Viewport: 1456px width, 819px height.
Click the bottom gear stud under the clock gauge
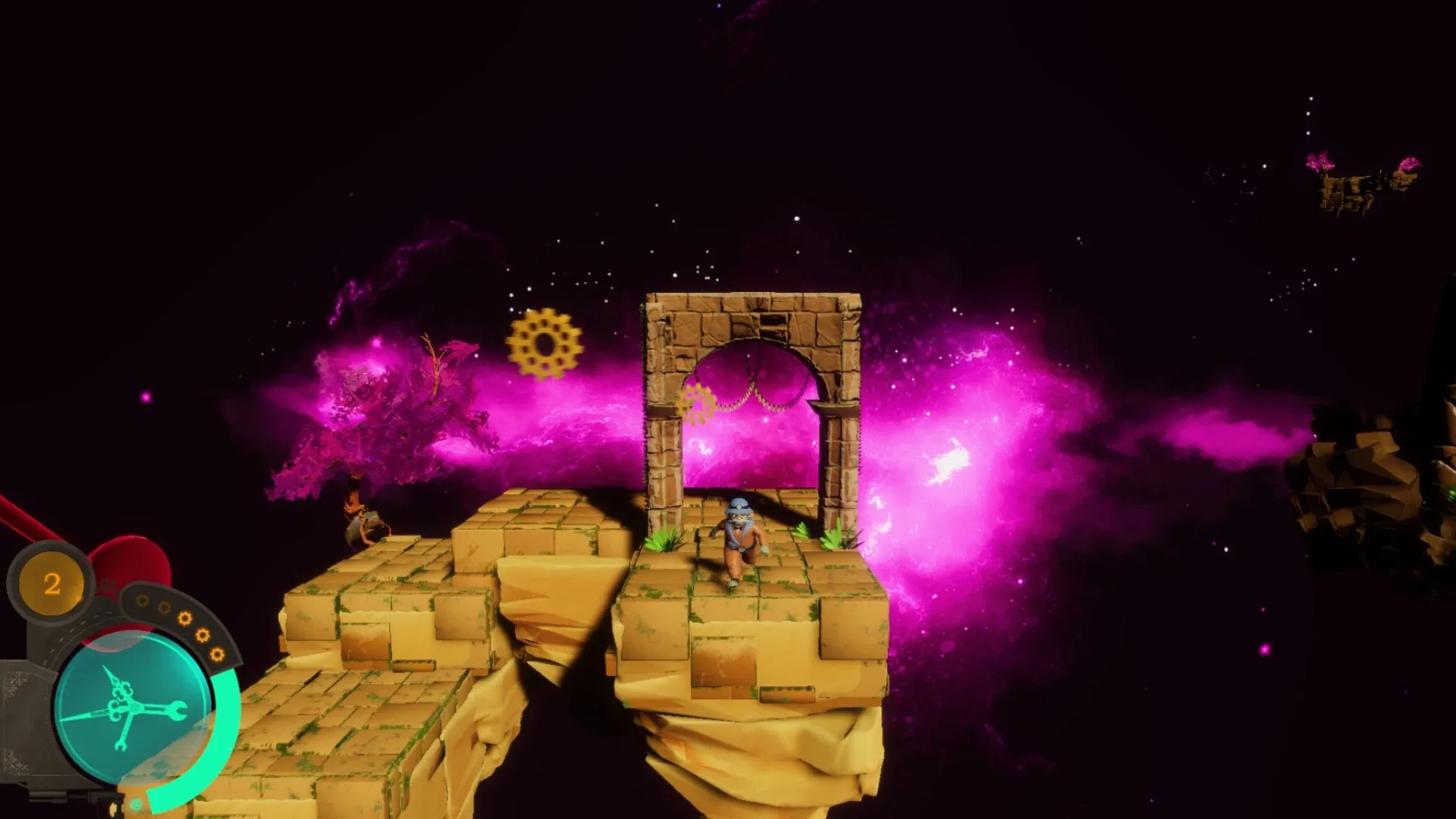(135, 802)
